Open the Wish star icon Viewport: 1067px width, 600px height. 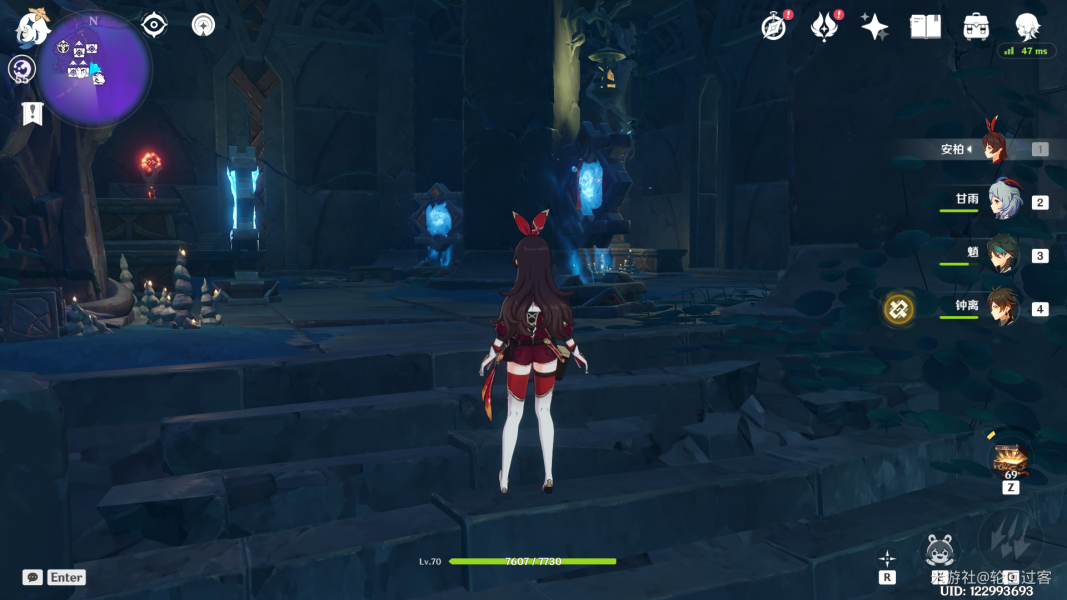pyautogui.click(x=875, y=27)
